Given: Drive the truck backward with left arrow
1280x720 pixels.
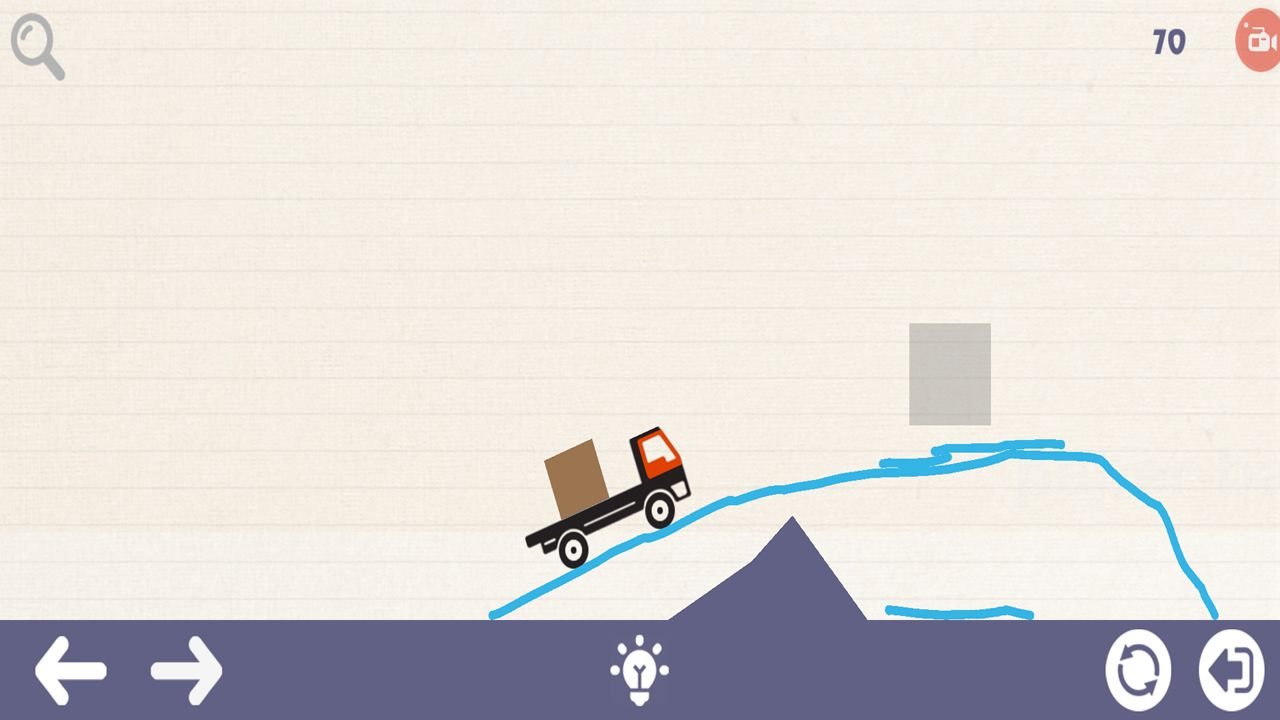Looking at the screenshot, I should pyautogui.click(x=70, y=670).
